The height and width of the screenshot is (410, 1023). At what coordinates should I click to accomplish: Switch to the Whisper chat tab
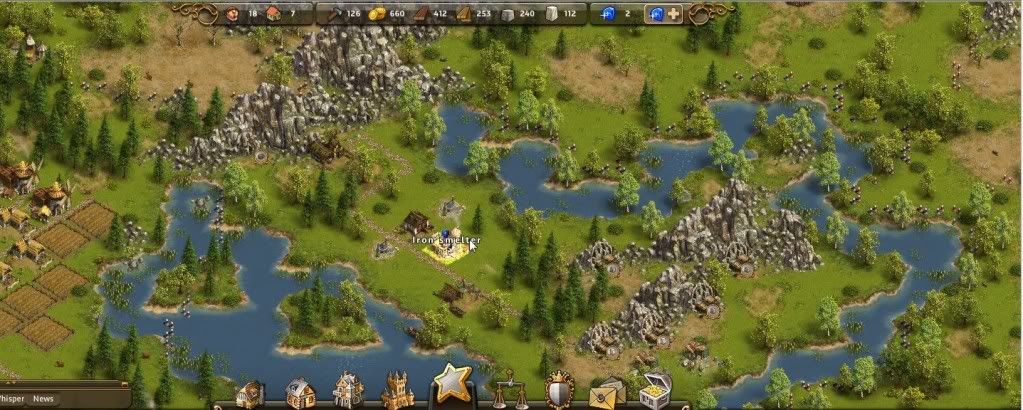(x=12, y=399)
